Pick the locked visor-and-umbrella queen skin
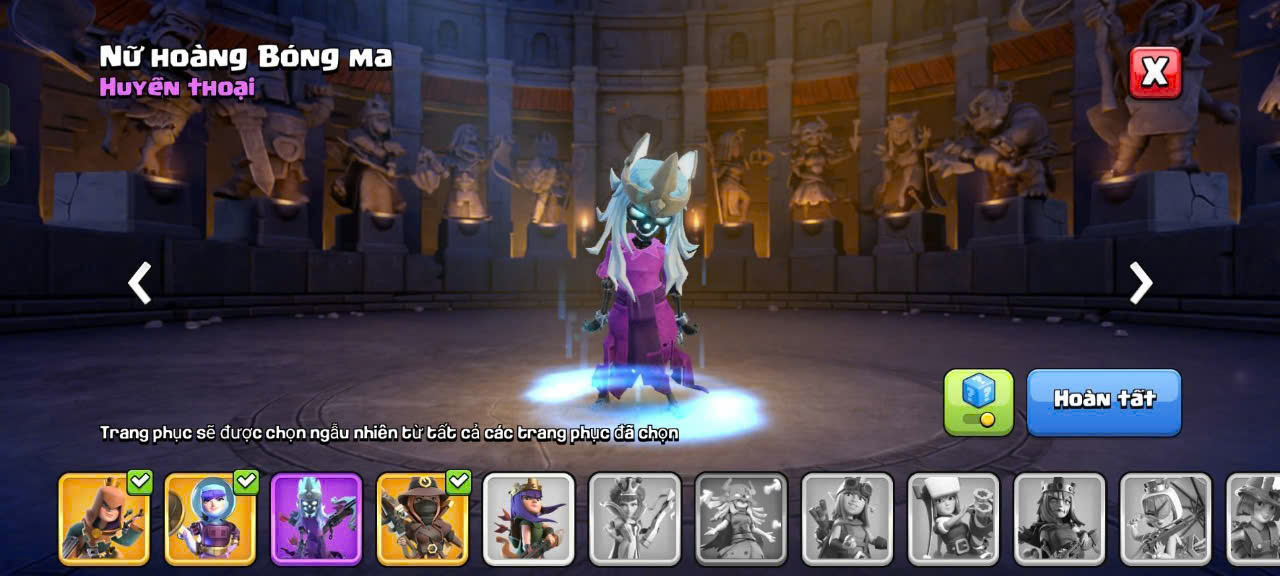The image size is (1280, 576). (x=1164, y=519)
